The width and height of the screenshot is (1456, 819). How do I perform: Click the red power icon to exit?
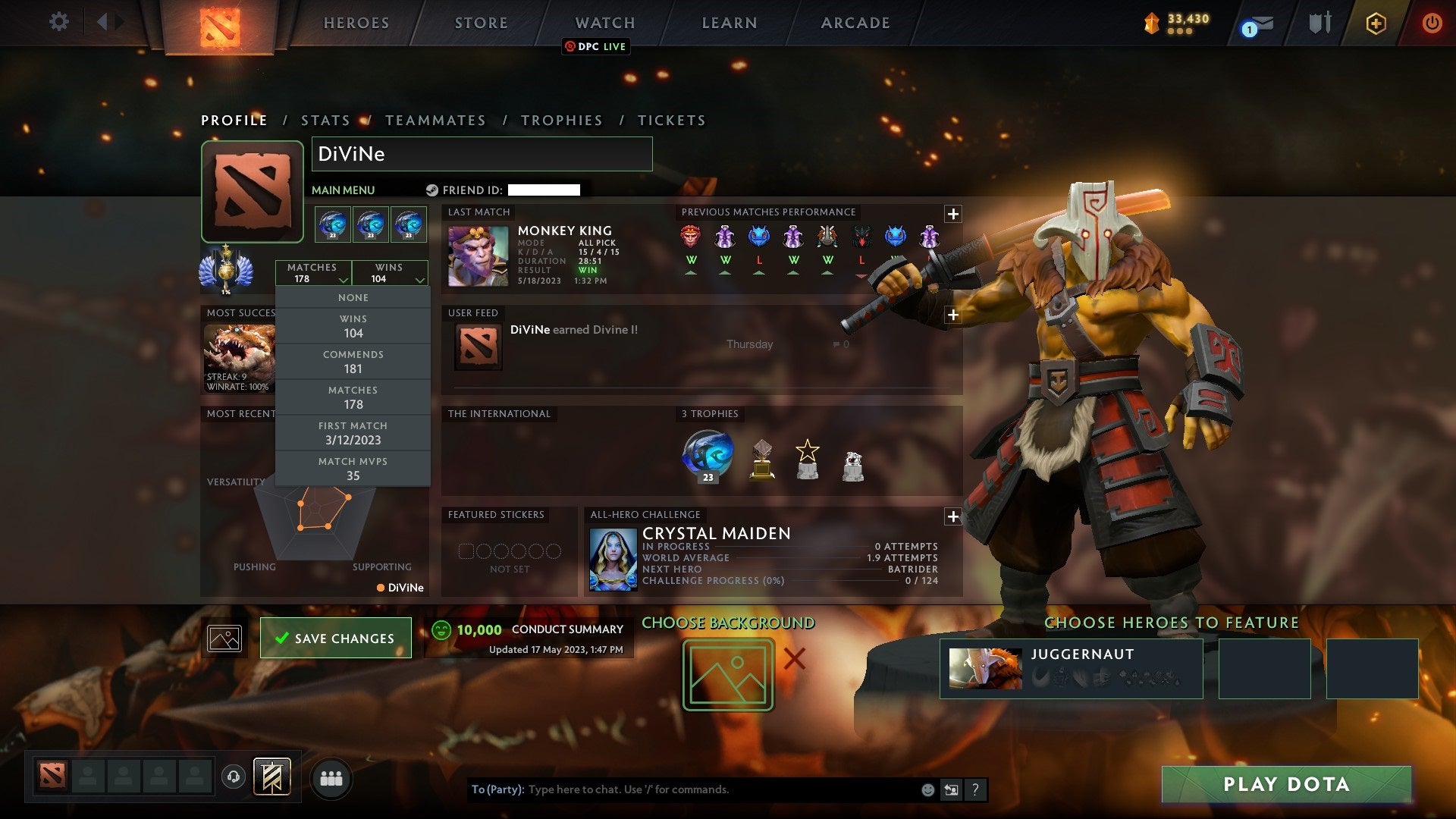click(x=1432, y=23)
